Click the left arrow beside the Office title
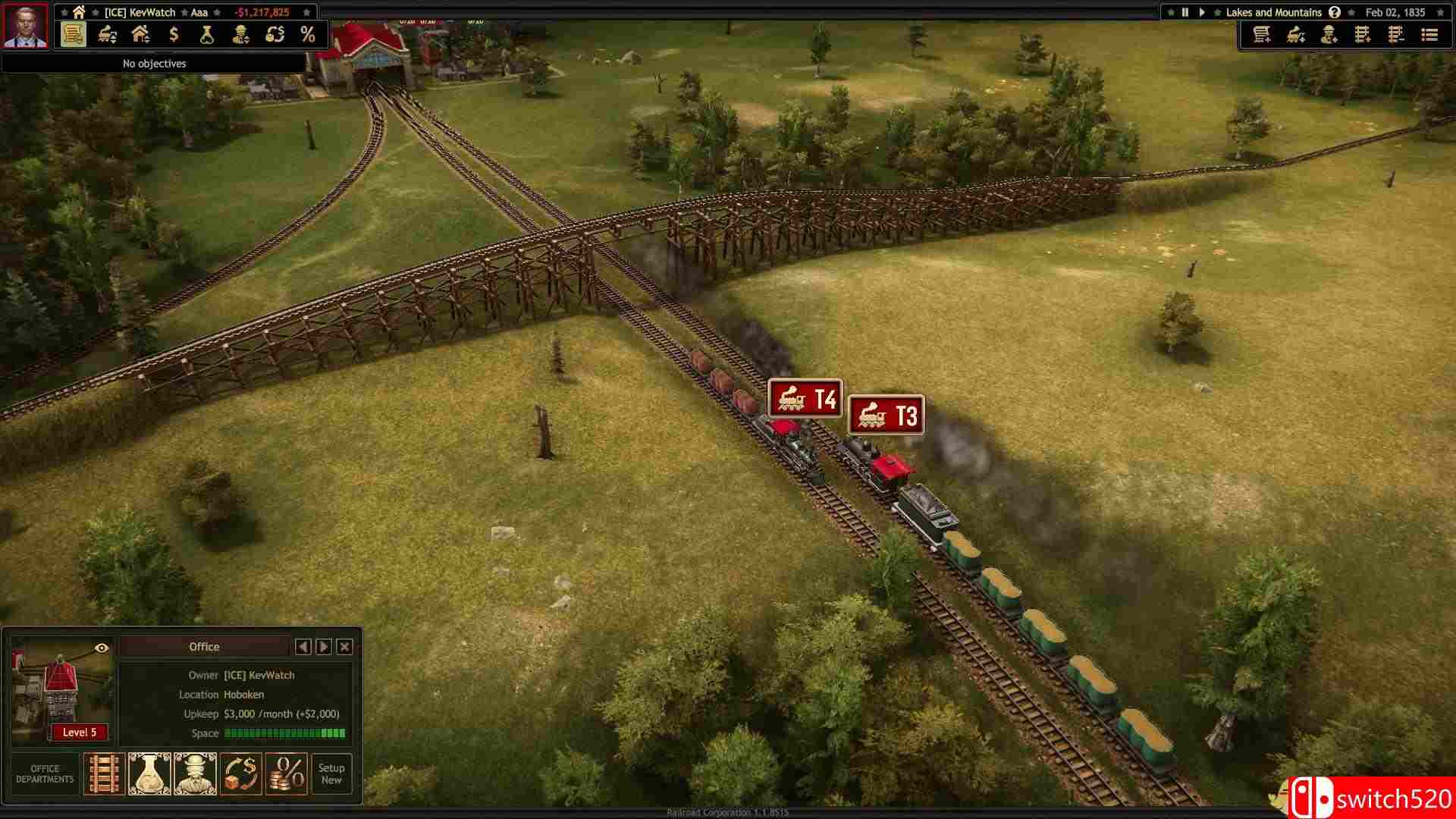The image size is (1456, 819). [304, 647]
